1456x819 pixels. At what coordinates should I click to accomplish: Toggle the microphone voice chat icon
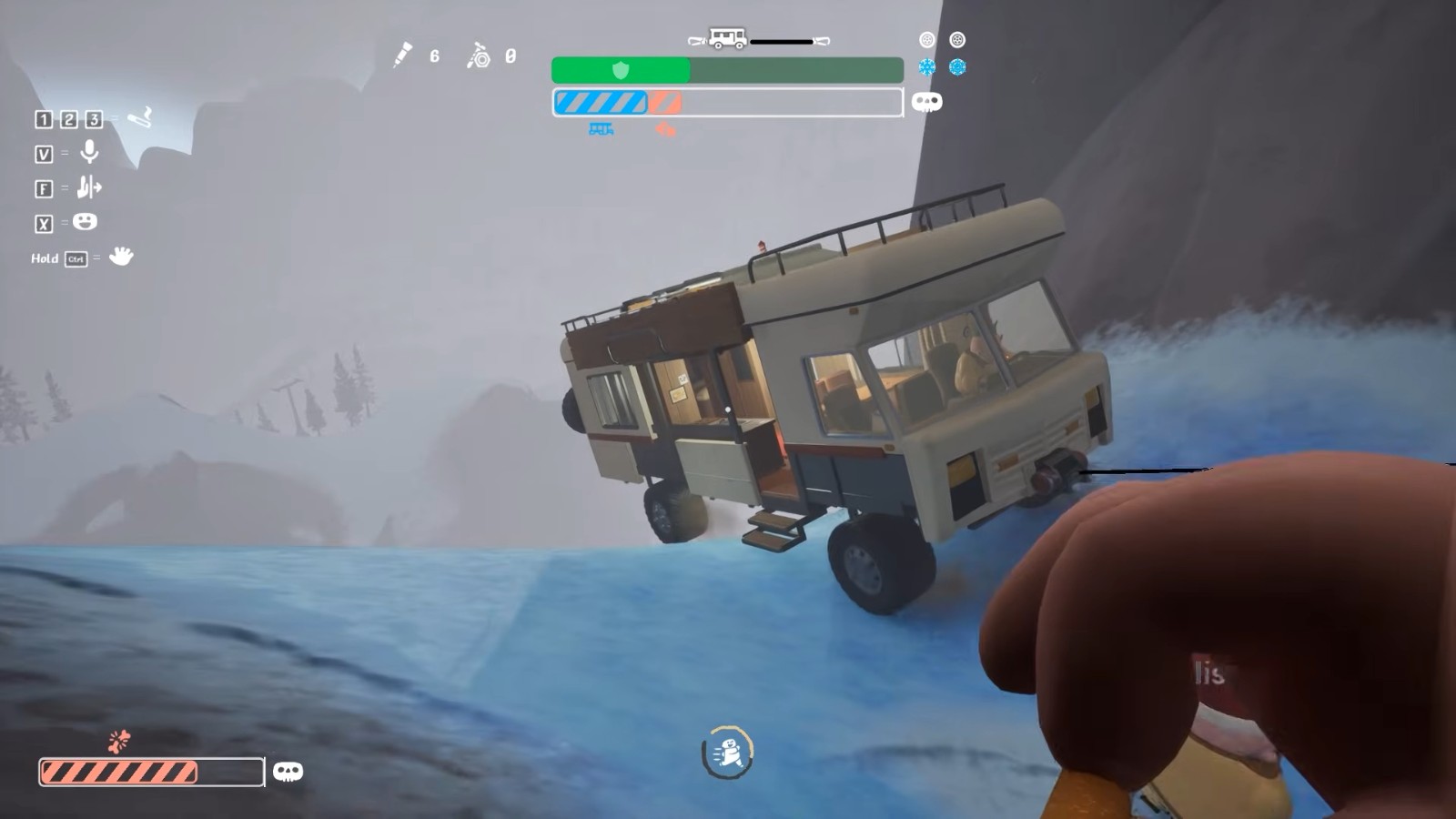point(89,152)
